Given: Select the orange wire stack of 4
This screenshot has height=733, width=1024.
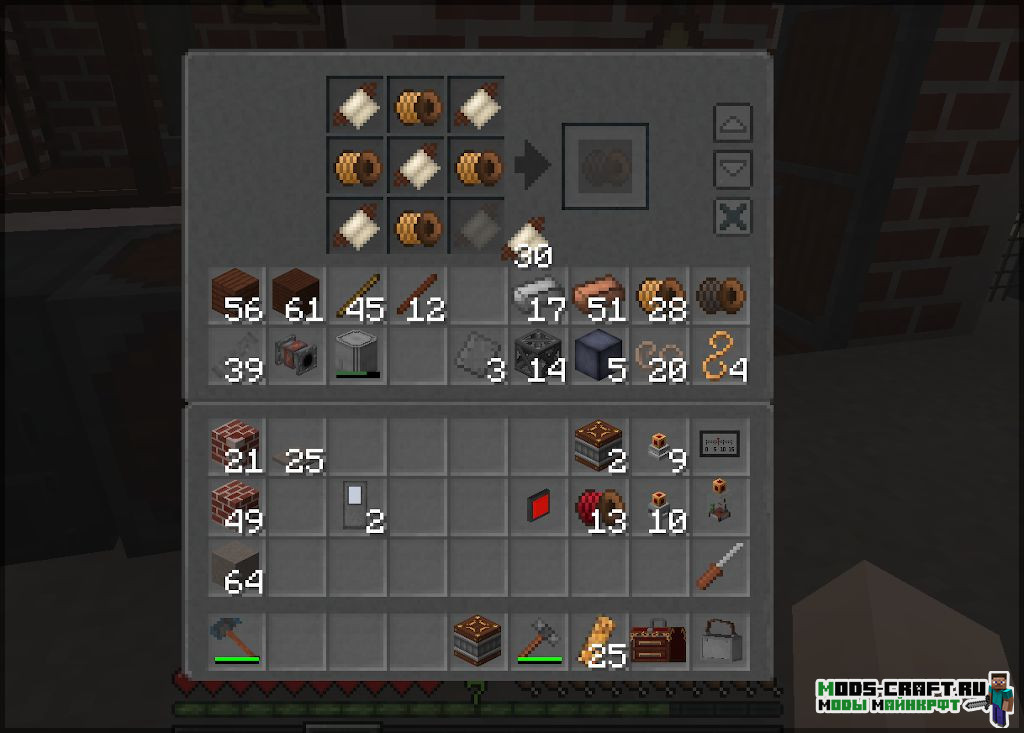Looking at the screenshot, I should [718, 356].
